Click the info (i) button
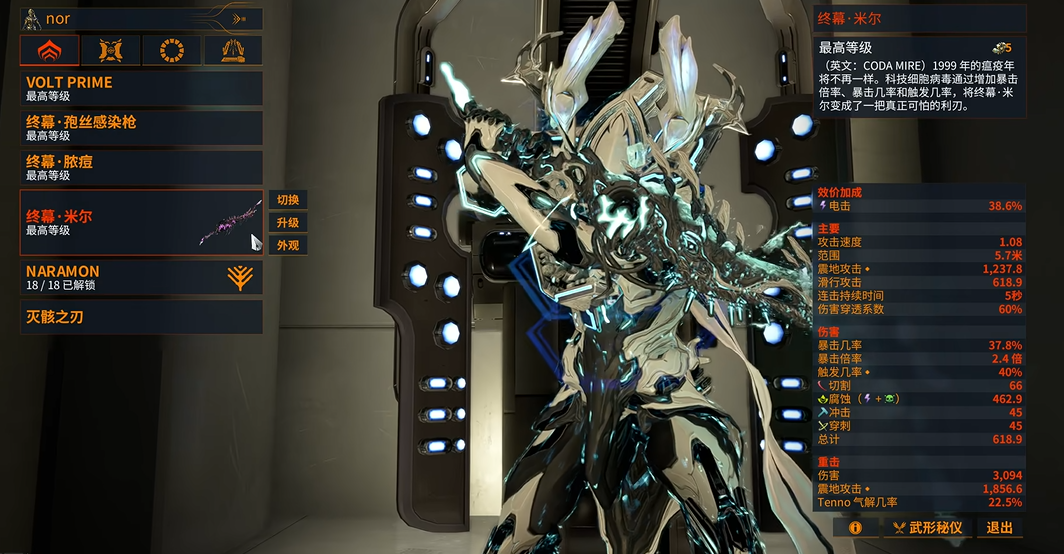 [855, 527]
